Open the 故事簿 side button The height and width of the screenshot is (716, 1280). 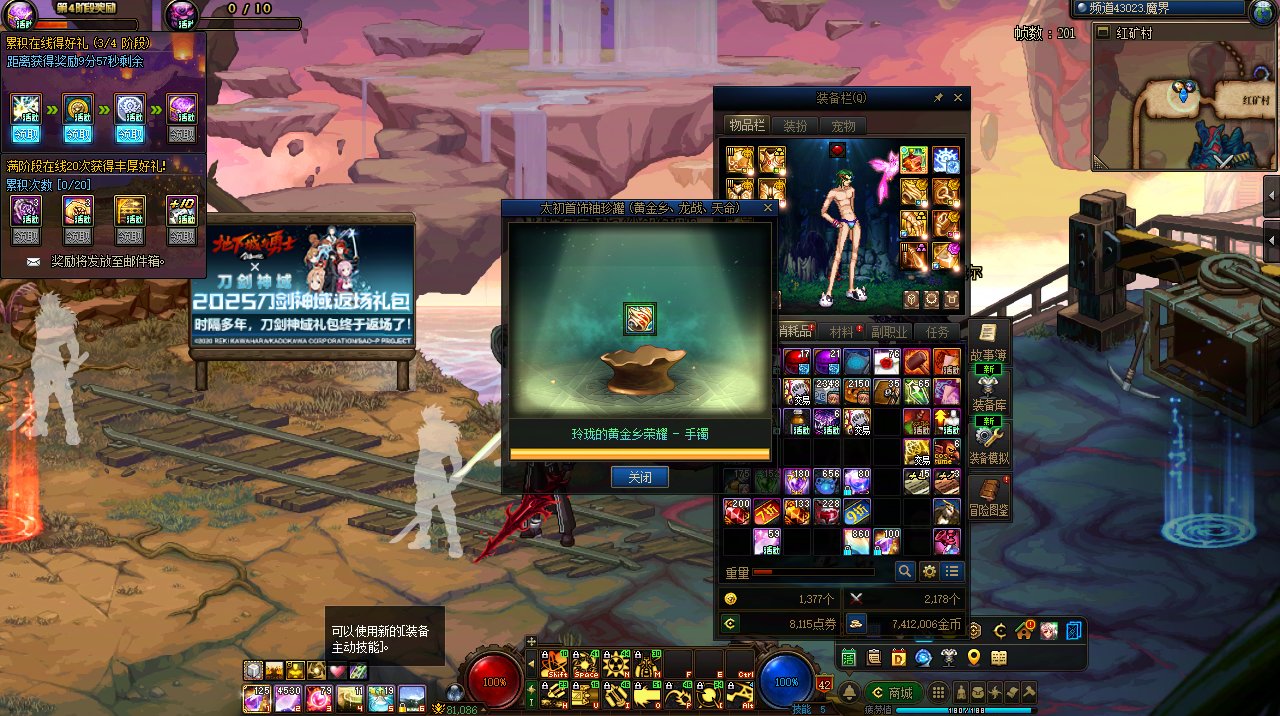pyautogui.click(x=988, y=343)
